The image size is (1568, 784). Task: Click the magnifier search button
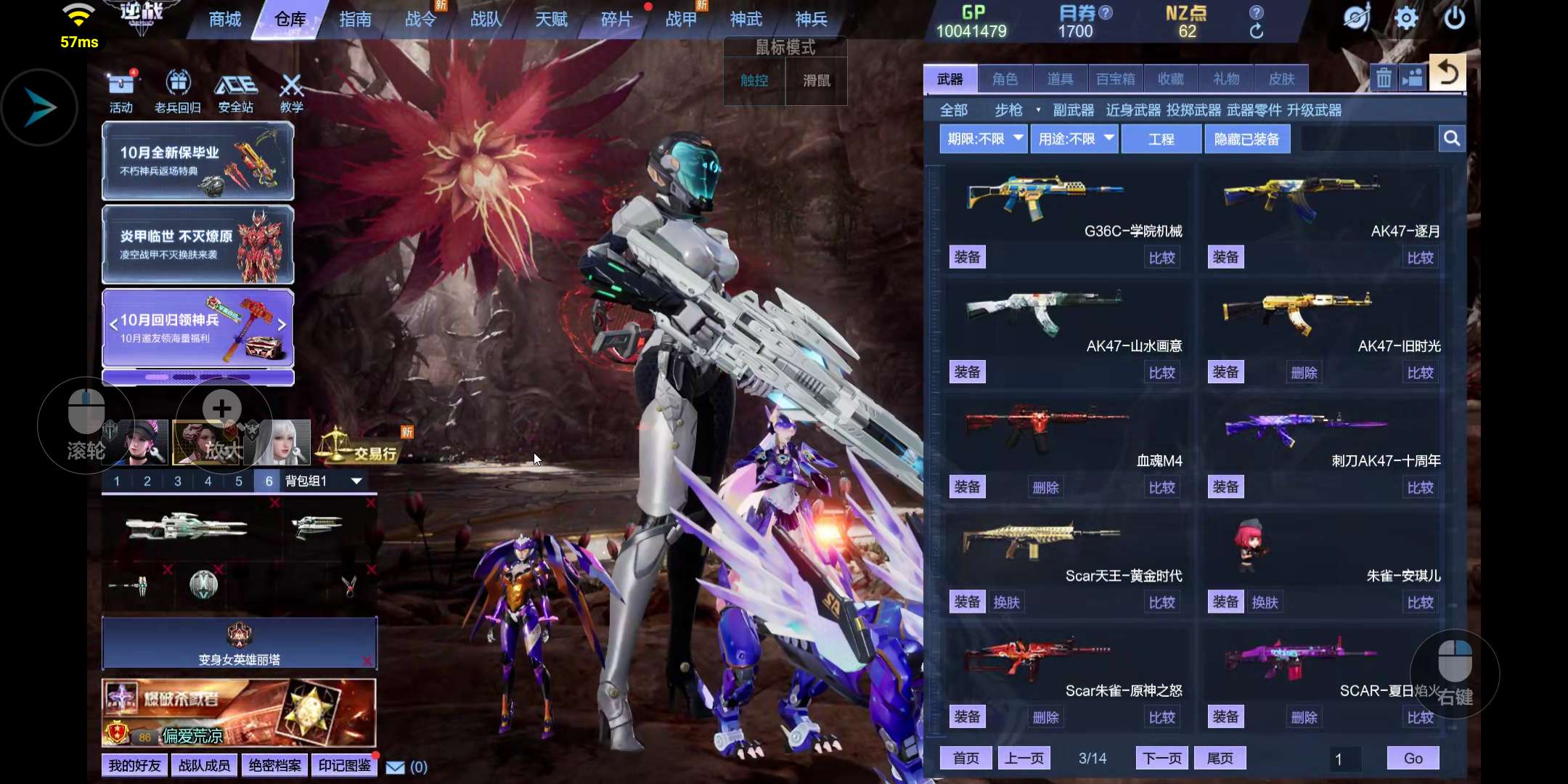coord(1451,139)
